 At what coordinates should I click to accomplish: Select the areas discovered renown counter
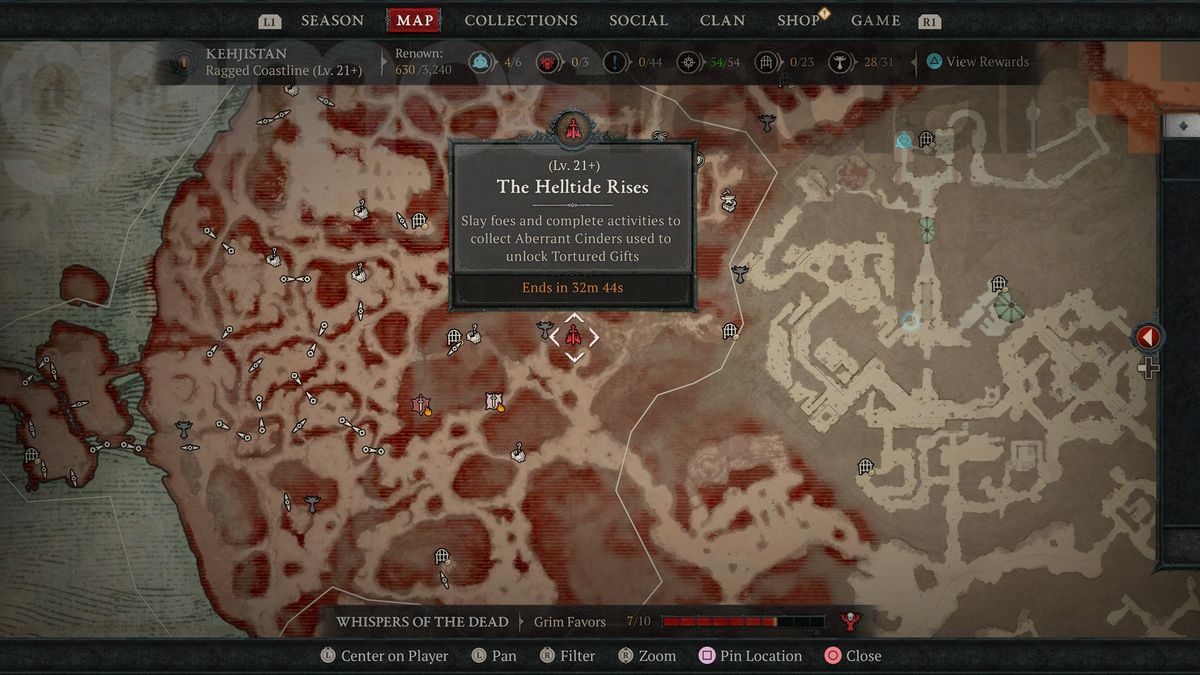[x=690, y=62]
